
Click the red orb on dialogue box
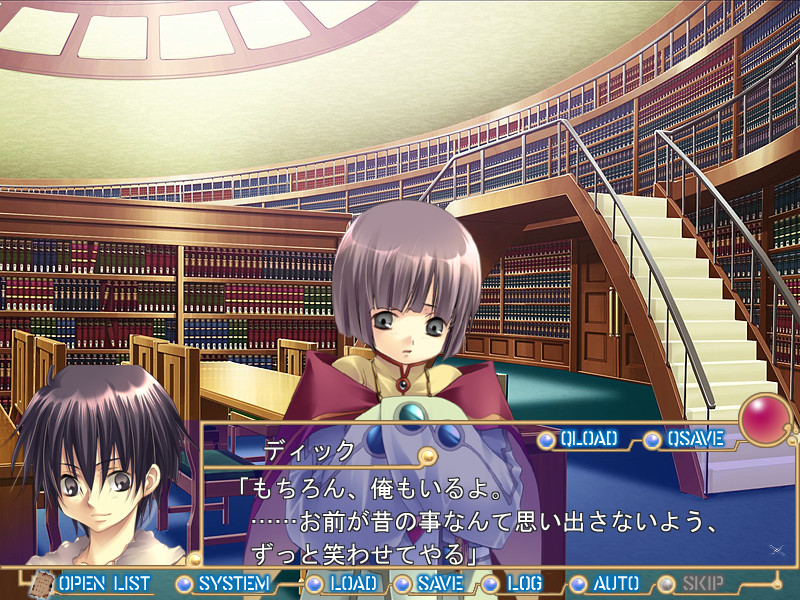pyautogui.click(x=765, y=417)
